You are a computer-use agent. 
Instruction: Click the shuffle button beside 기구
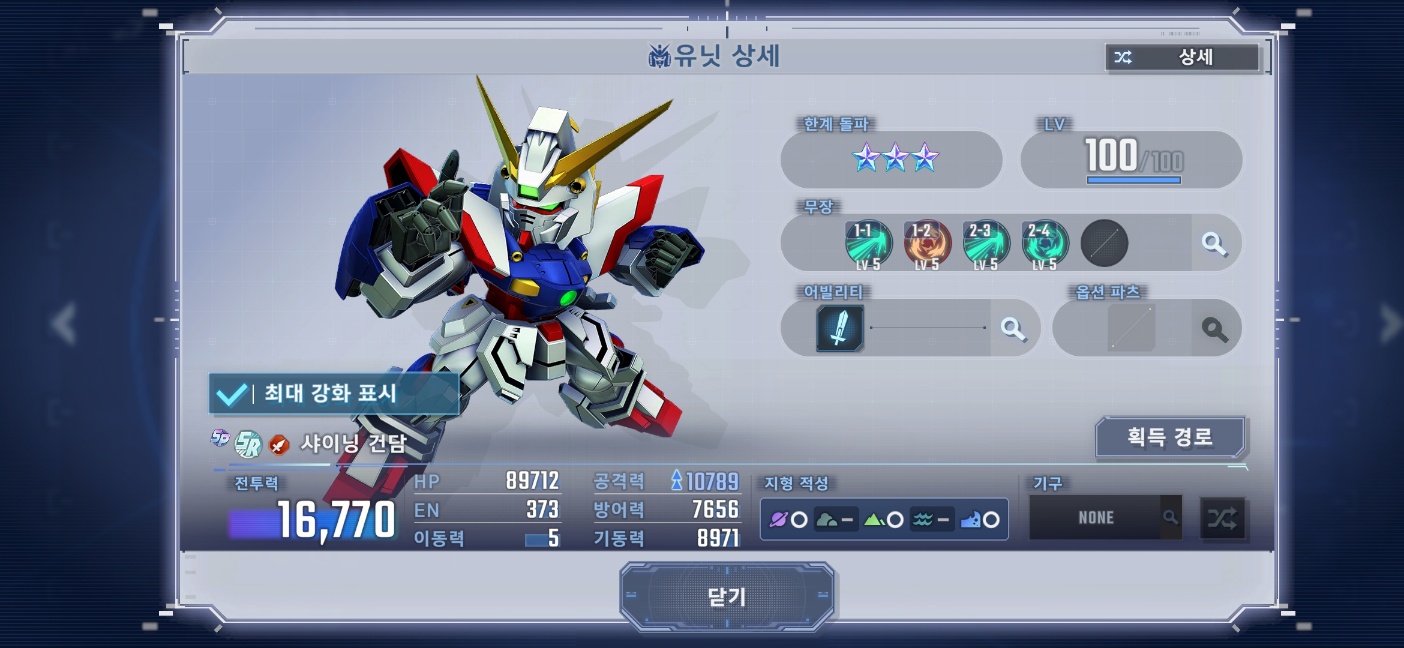[1222, 518]
